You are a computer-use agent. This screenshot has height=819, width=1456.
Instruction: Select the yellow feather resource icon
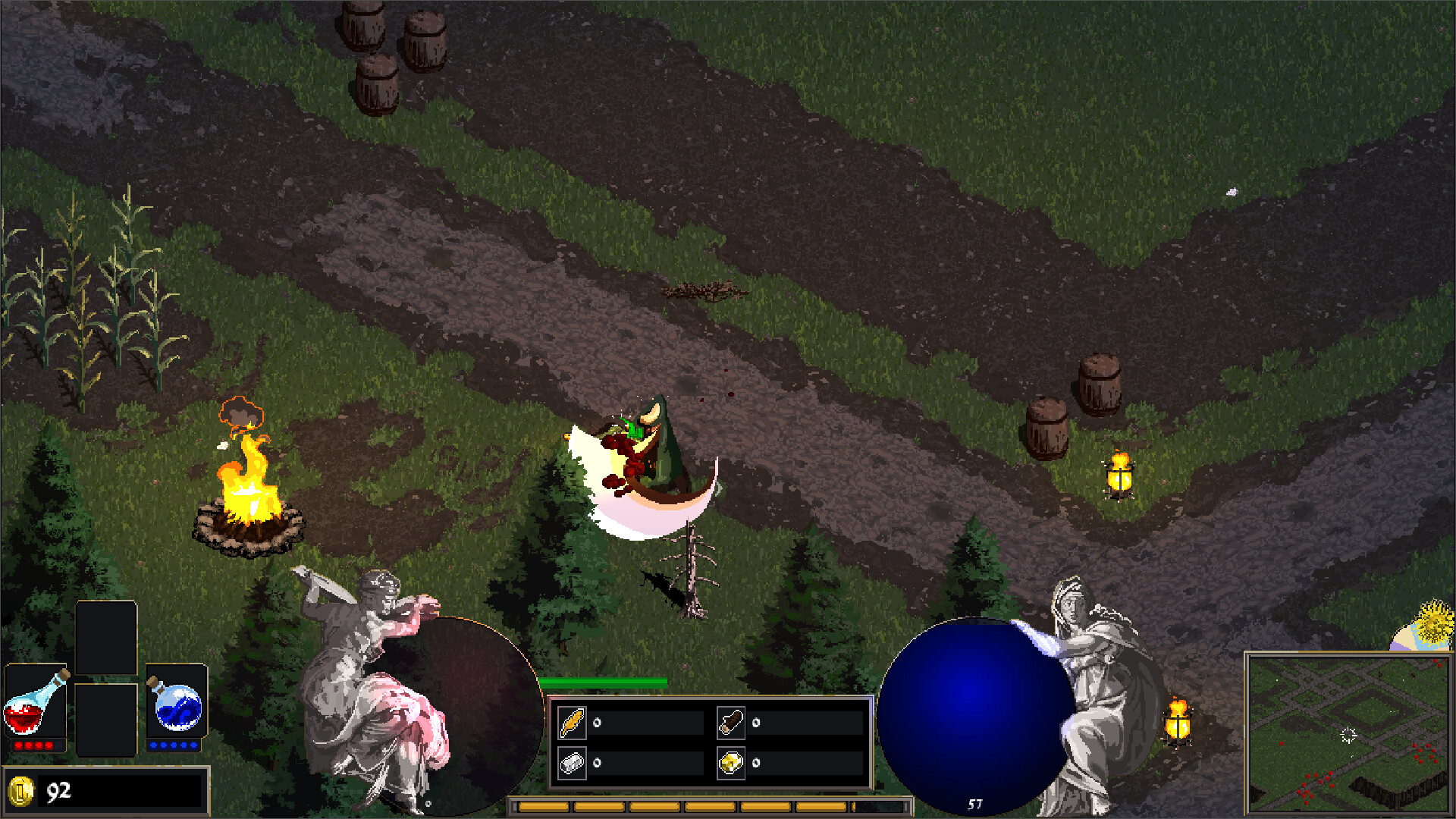[573, 722]
